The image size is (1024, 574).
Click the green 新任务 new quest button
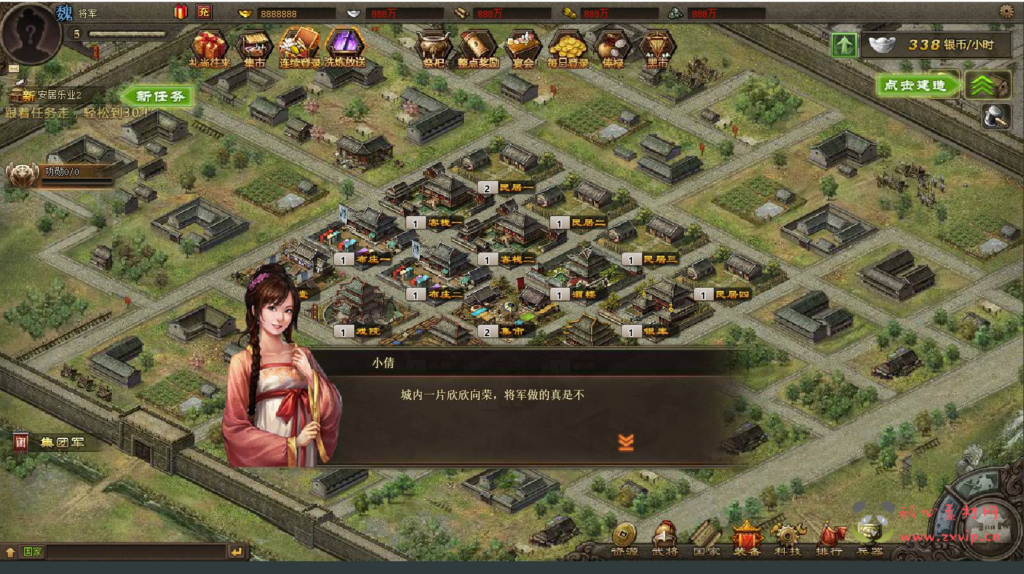click(158, 96)
